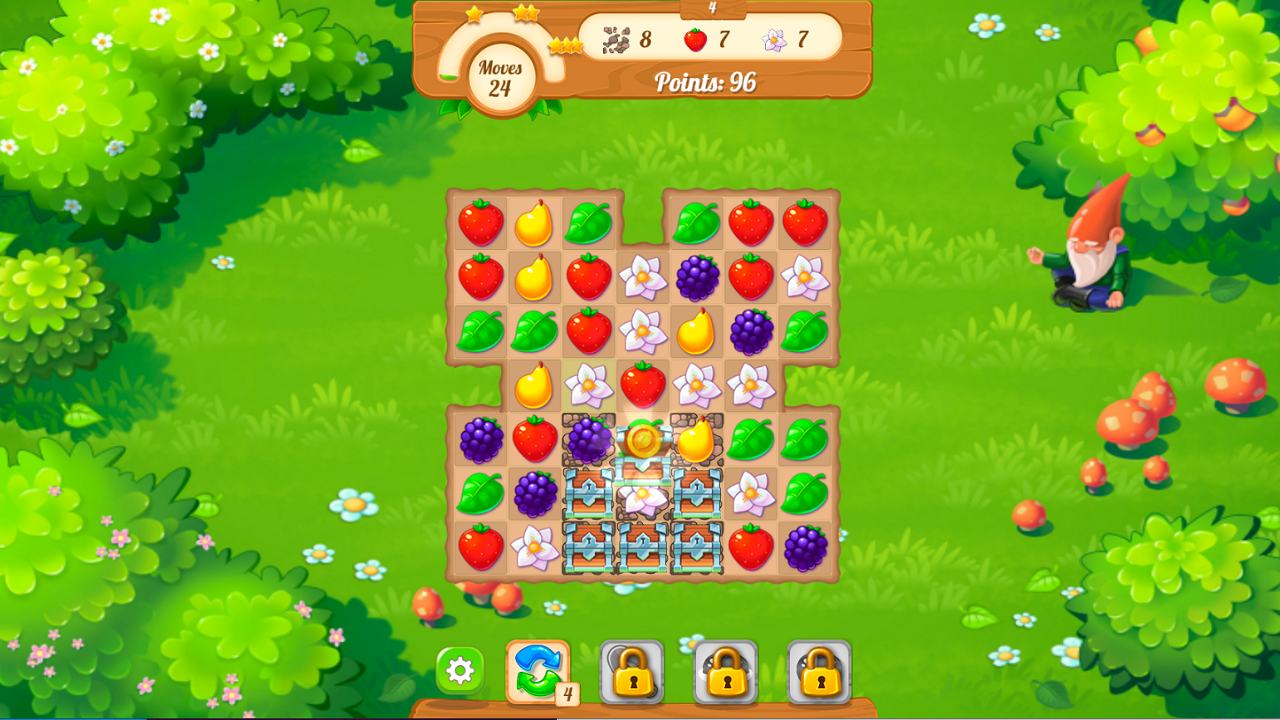Click the first locked booster slot

click(x=632, y=673)
